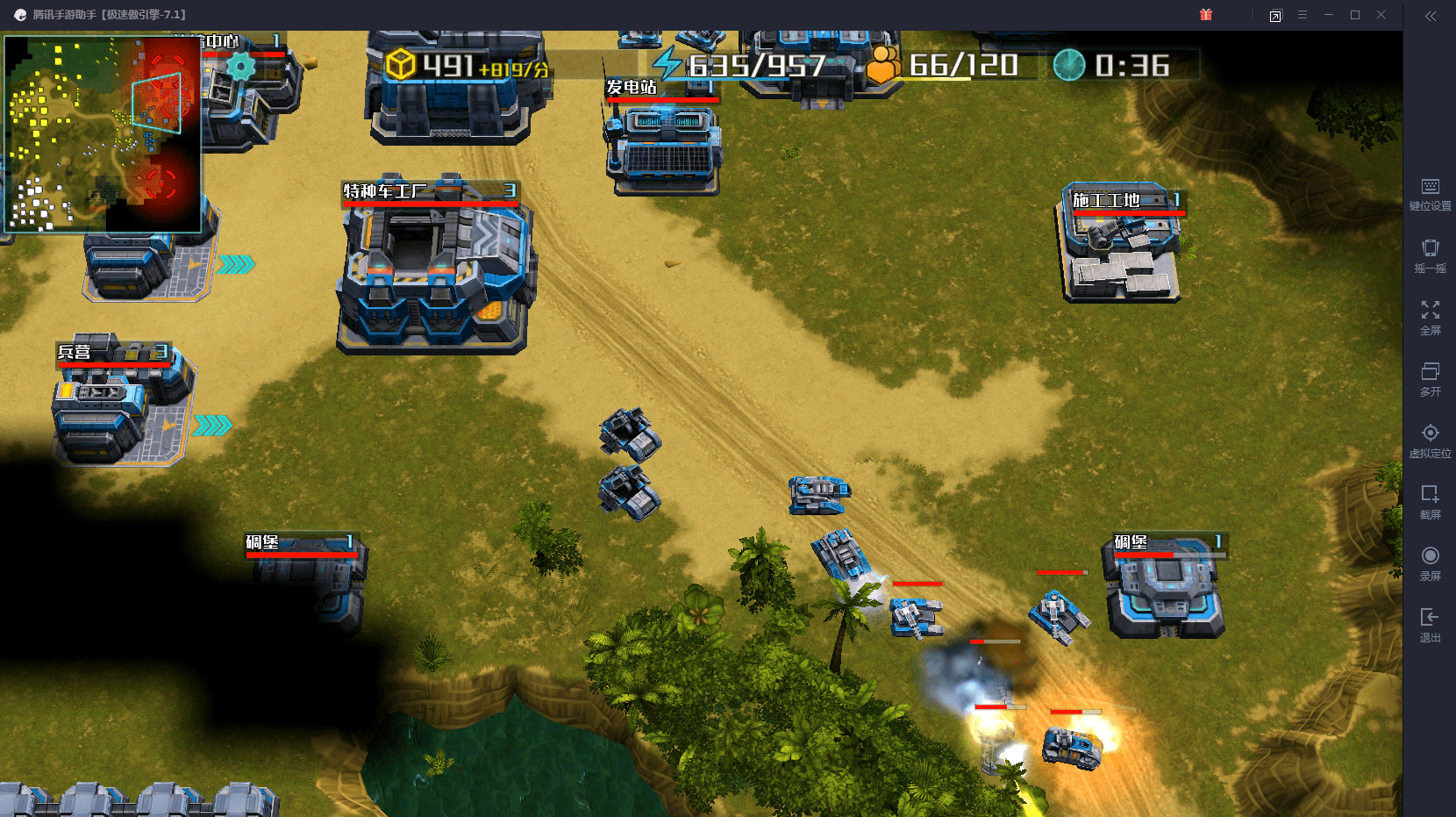Open 键位设置 key mapping settings
Image resolution: width=1456 pixels, height=817 pixels.
[1430, 194]
